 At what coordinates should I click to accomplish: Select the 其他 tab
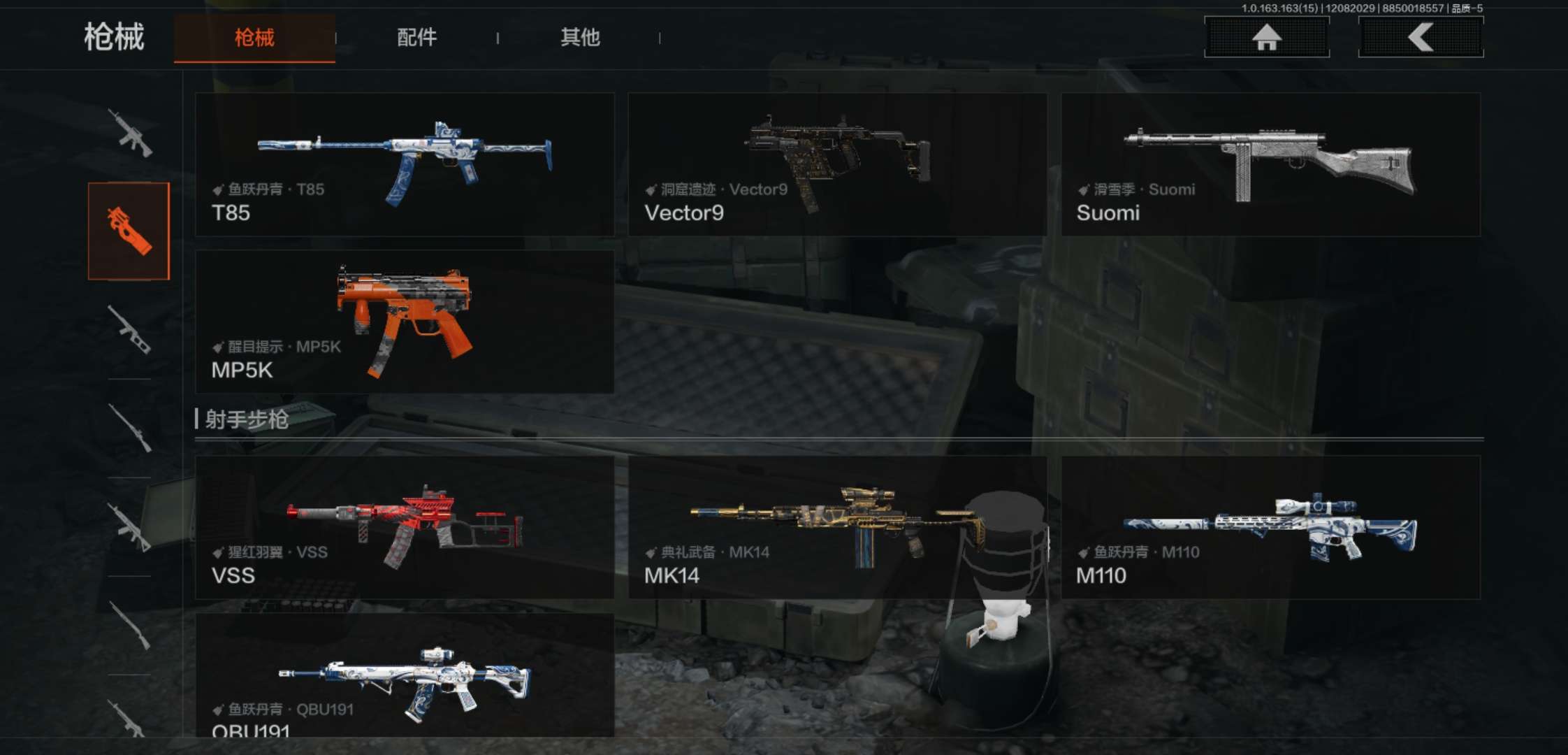pos(580,38)
